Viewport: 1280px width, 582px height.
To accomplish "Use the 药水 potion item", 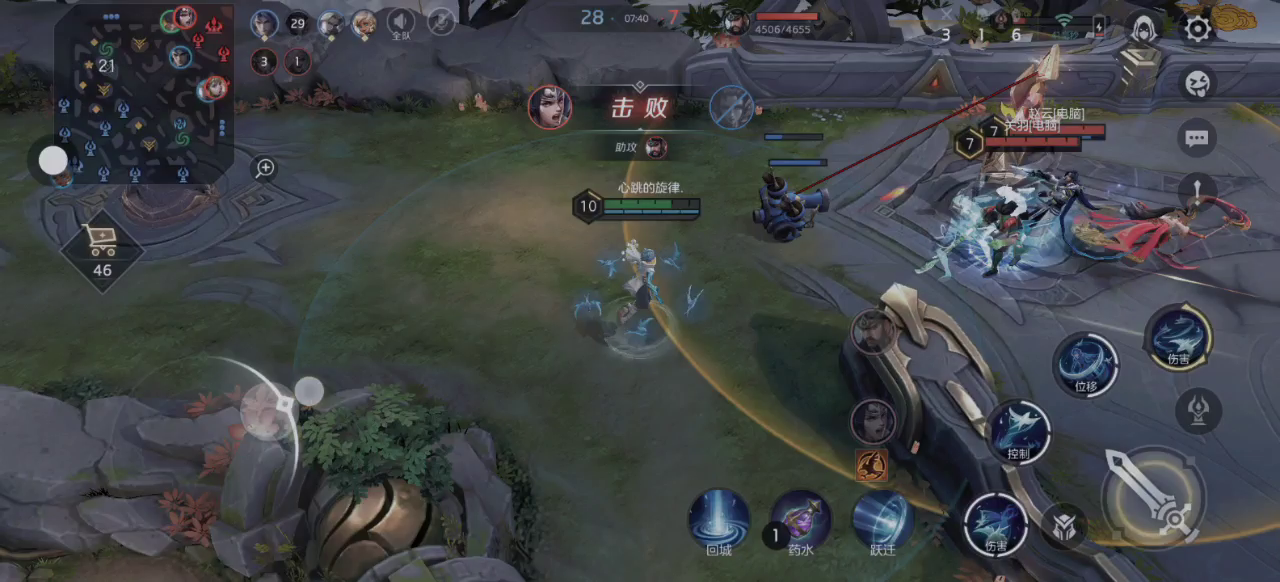I will 801,520.
